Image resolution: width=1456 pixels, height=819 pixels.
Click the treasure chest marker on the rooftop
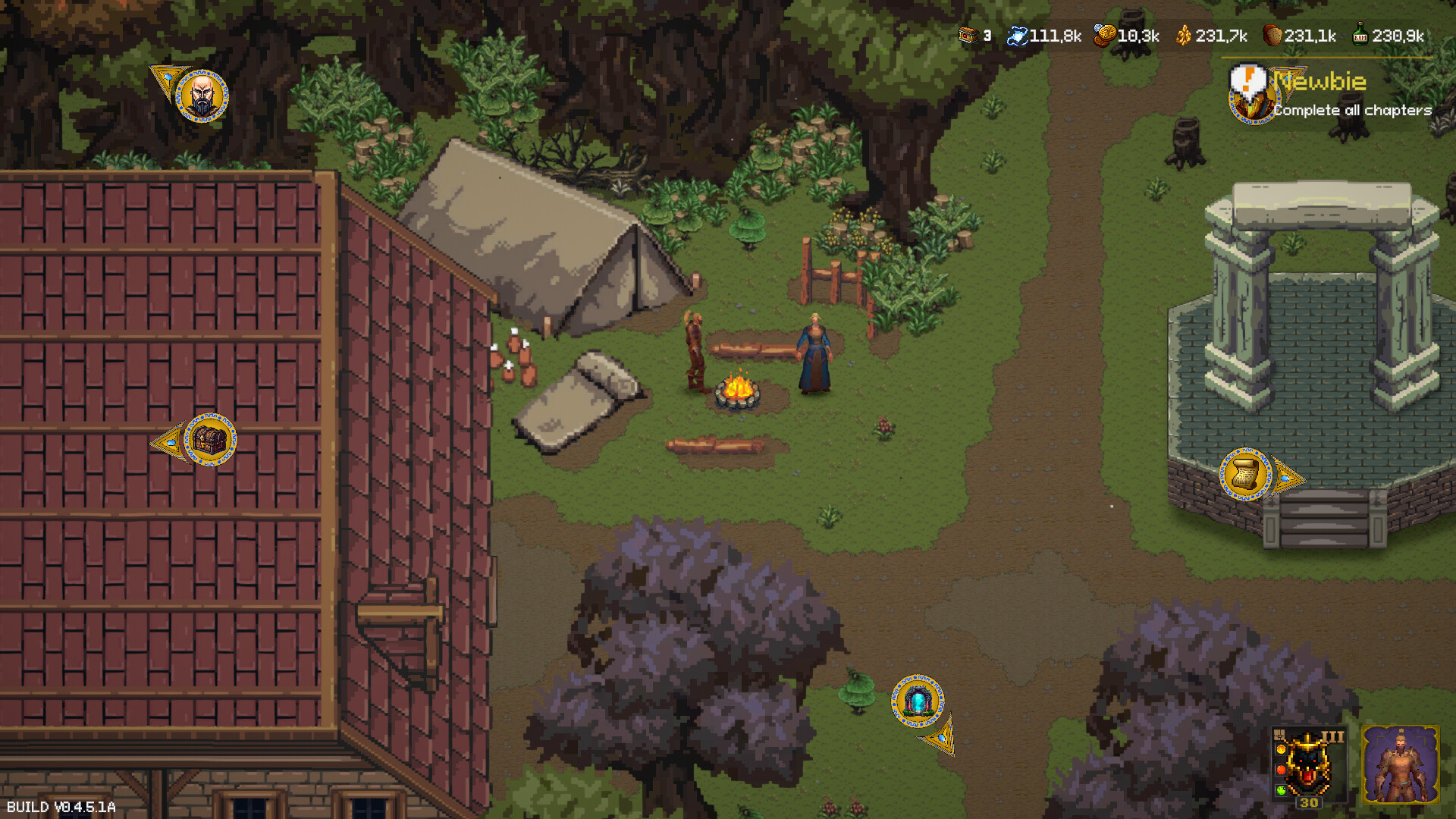210,441
